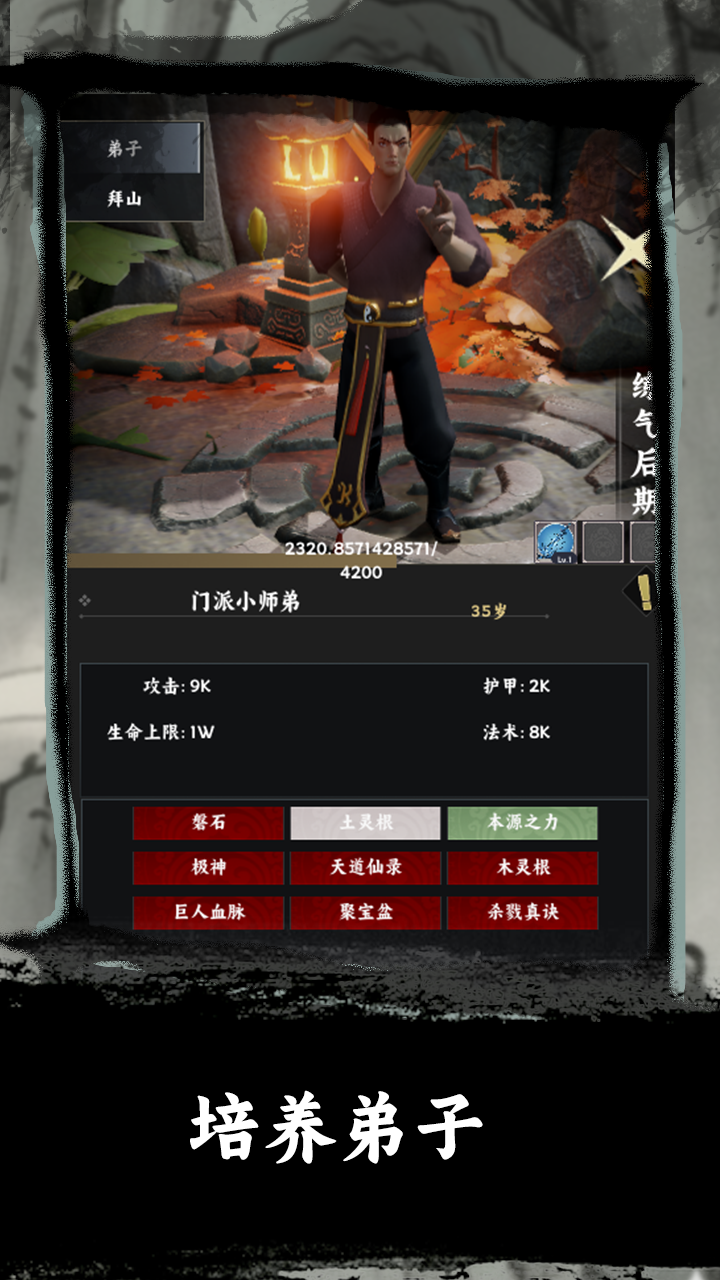
Task: Choose the 巨人血脉 trait
Action: coord(209,913)
